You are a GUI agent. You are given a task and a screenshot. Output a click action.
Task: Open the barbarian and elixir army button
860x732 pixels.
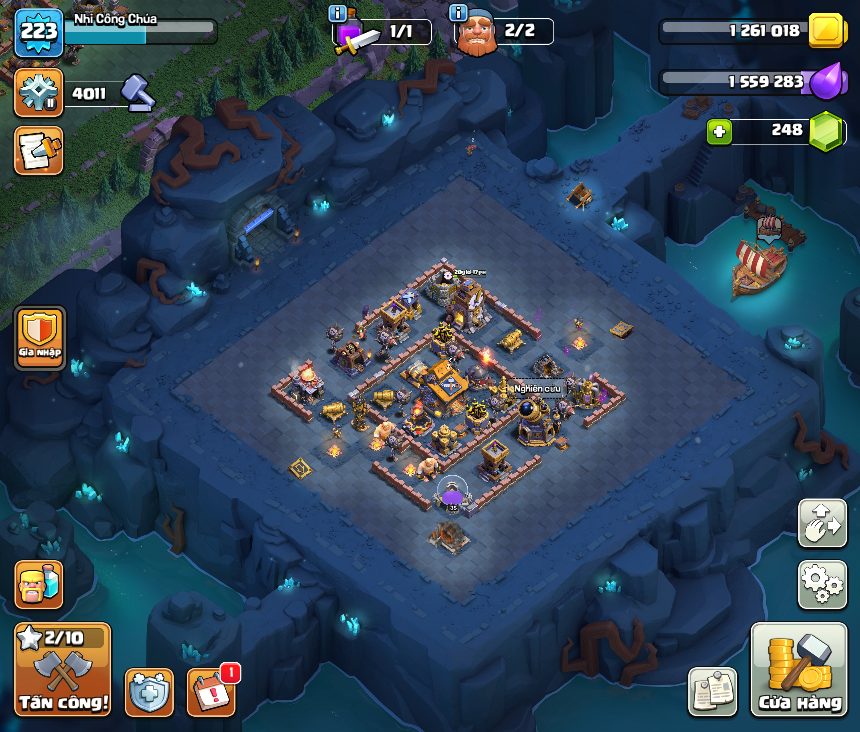39,584
